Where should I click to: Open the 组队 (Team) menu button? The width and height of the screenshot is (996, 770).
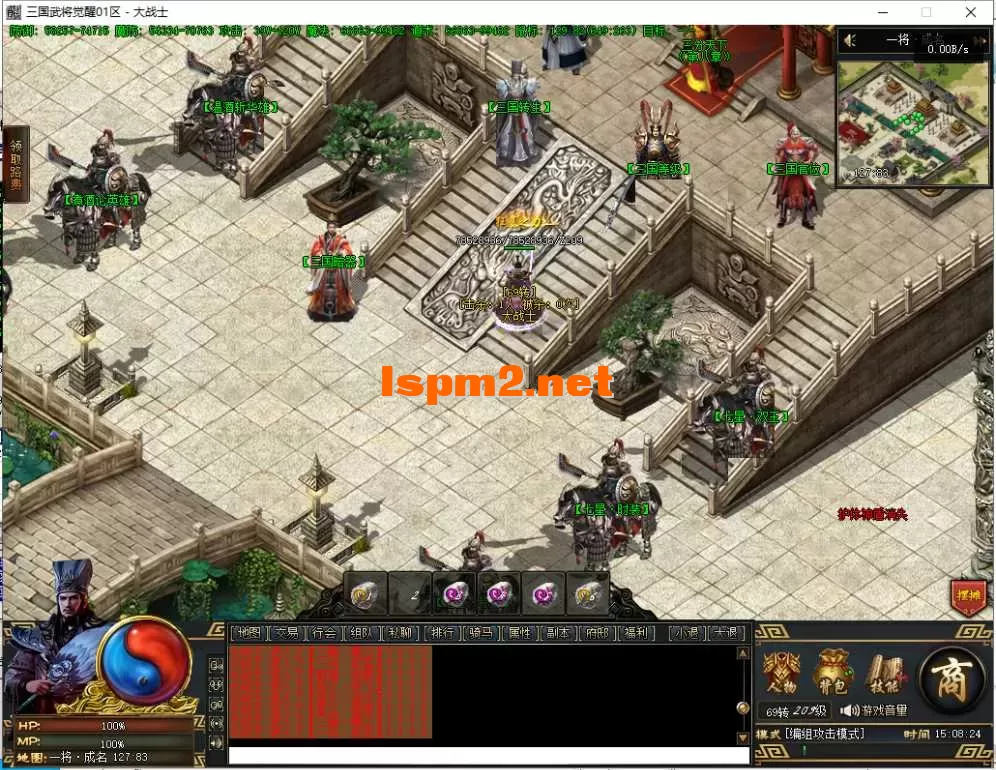[x=362, y=633]
